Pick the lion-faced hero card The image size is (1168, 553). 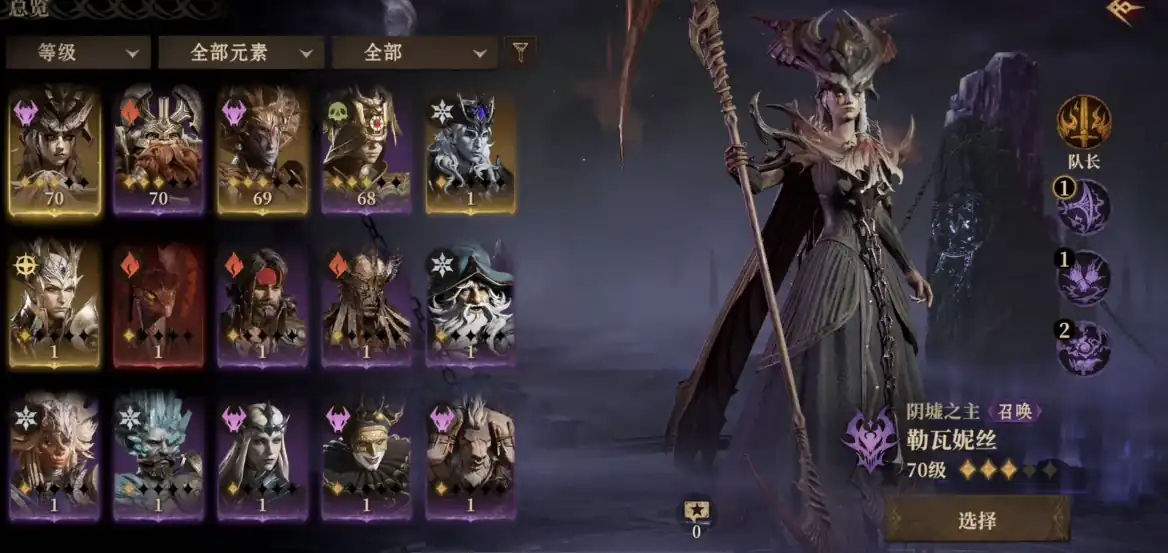(x=470, y=457)
